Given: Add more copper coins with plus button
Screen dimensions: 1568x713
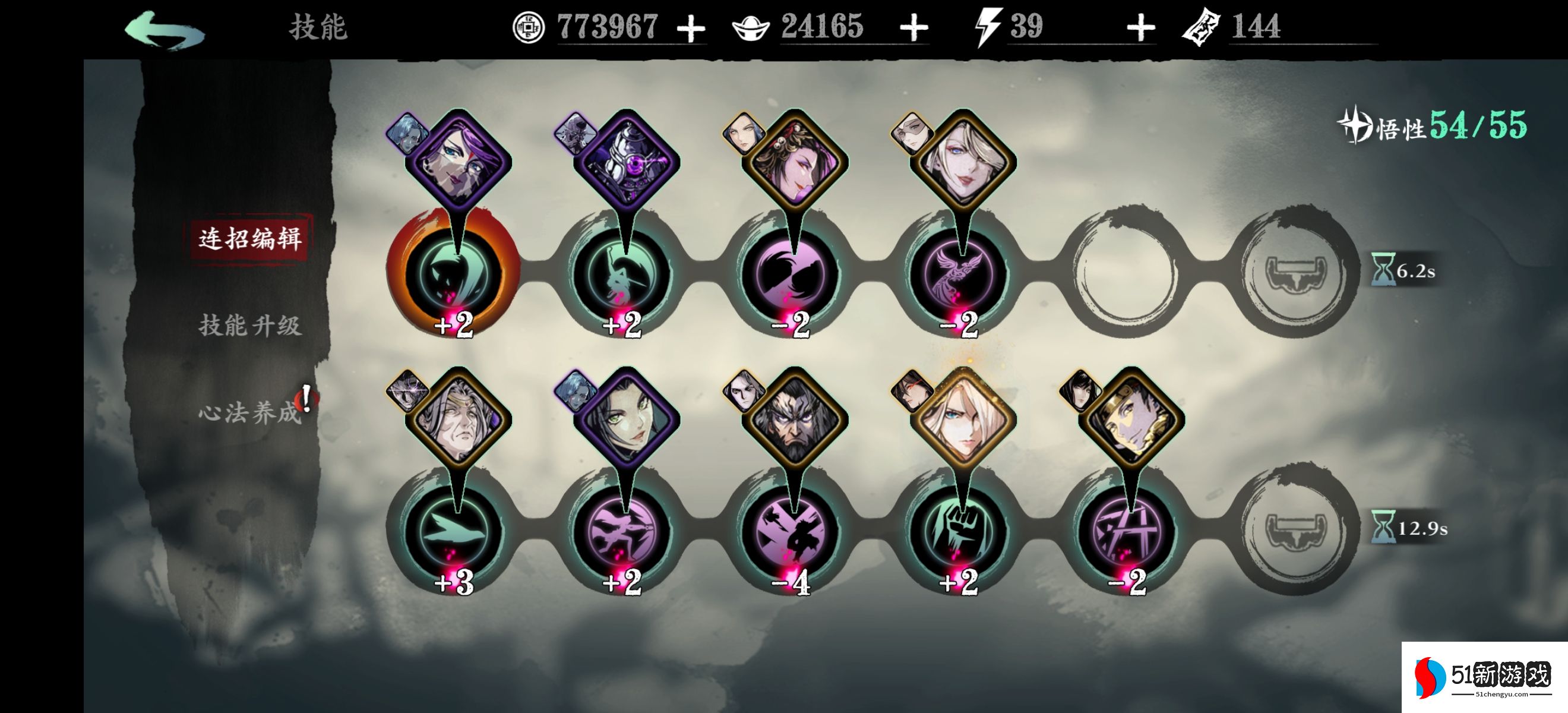Looking at the screenshot, I should pyautogui.click(x=691, y=29).
